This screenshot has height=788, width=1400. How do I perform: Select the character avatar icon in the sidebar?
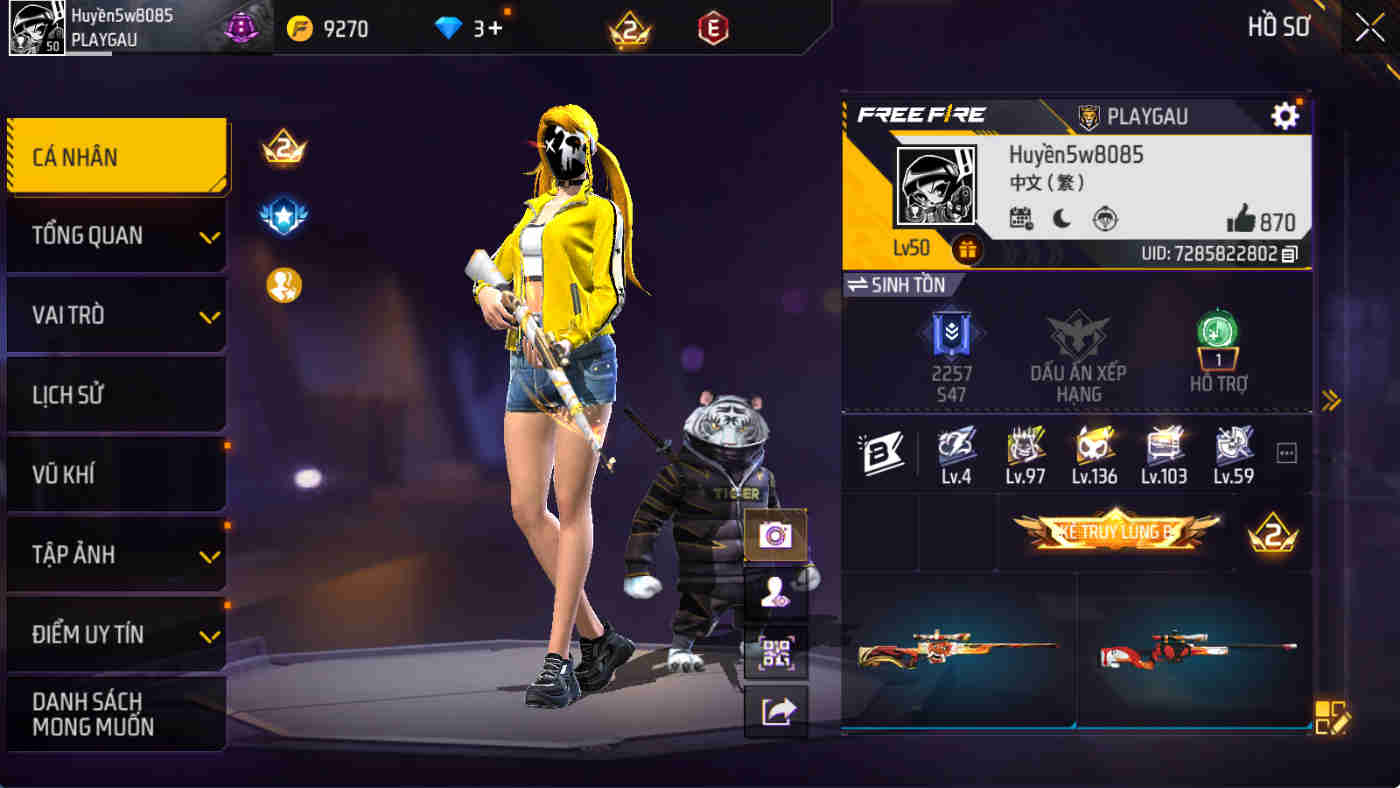click(775, 591)
